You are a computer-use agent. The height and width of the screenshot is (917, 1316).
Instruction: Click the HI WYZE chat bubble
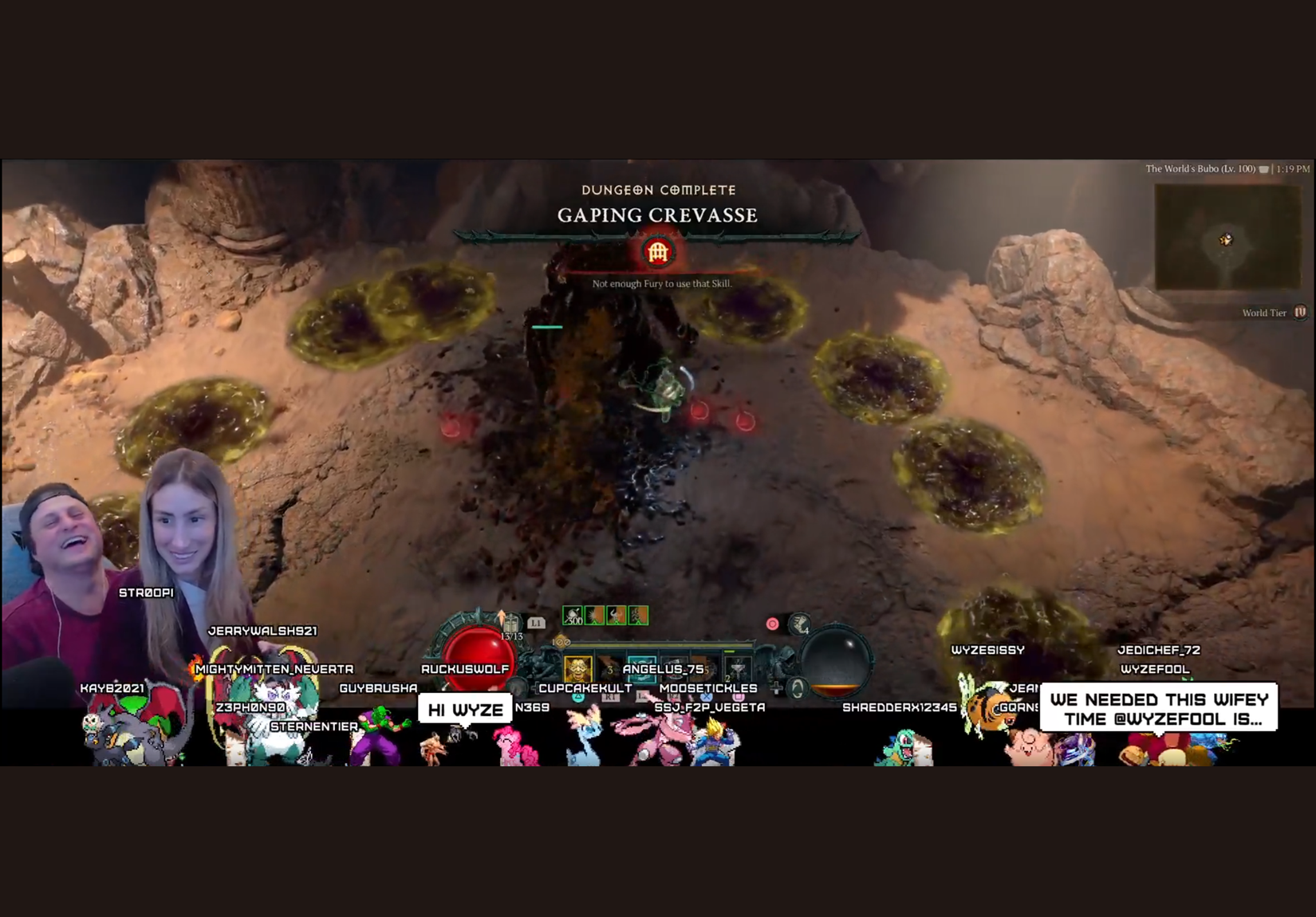465,707
